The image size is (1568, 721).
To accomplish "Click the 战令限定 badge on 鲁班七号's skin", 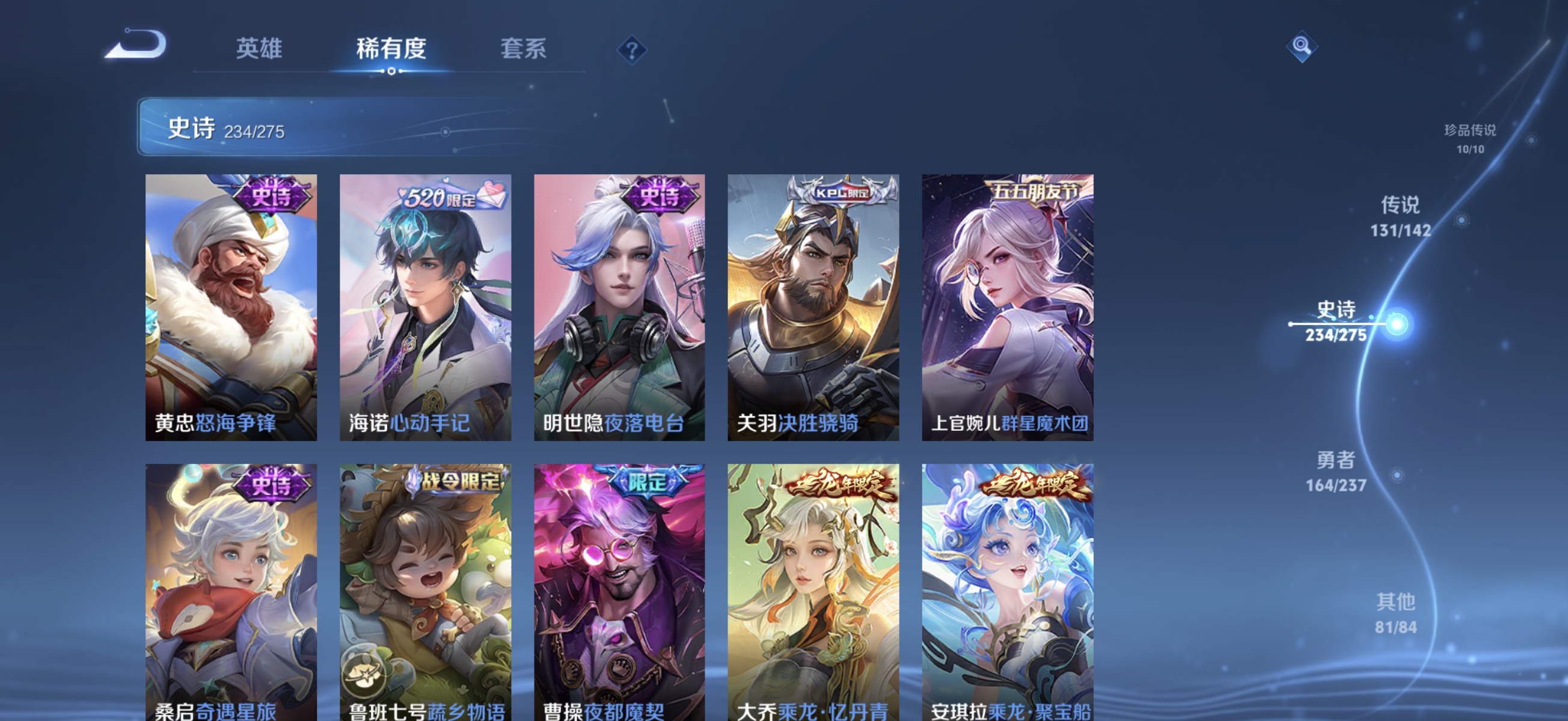I will (x=460, y=481).
